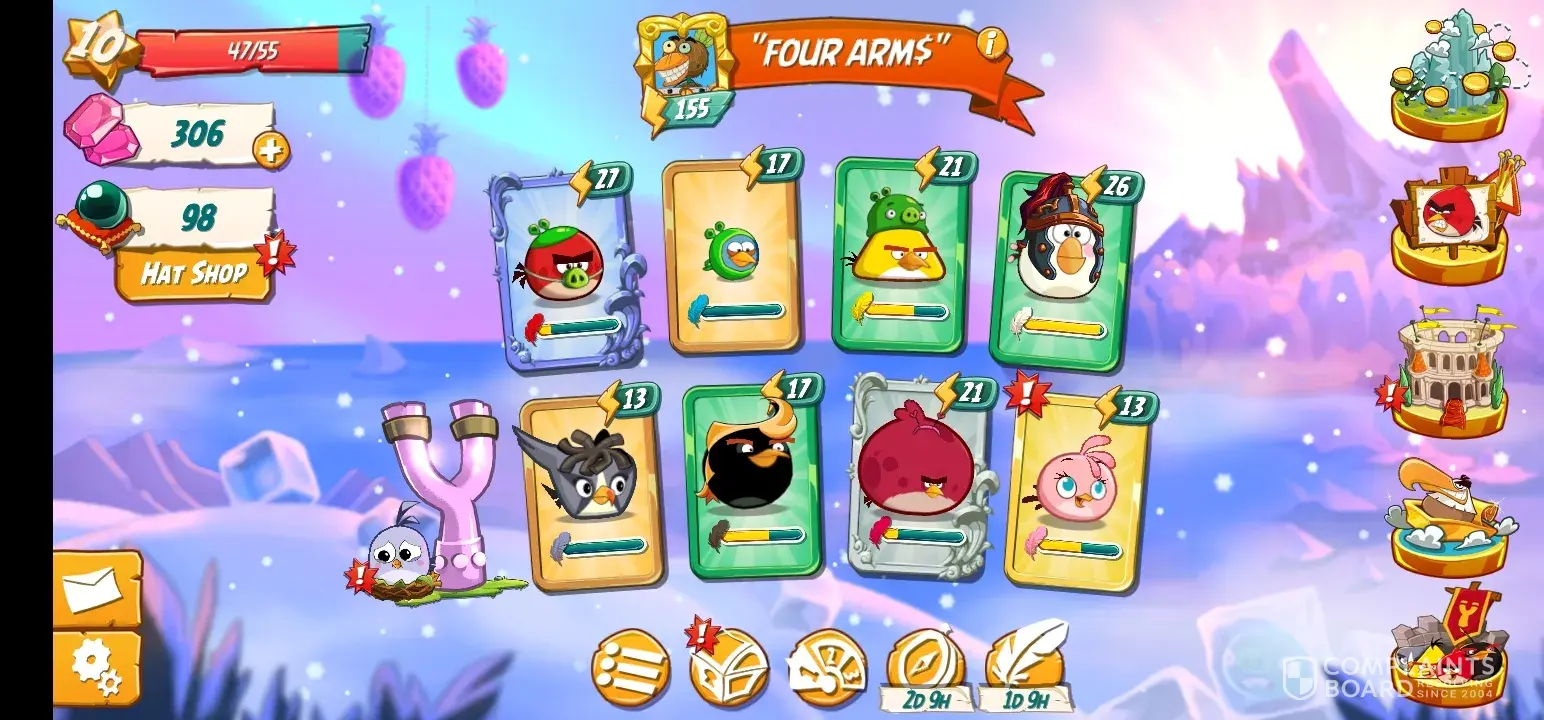Choose the Terence big red bird card
Viewport: 1544px width, 720px height.
[x=920, y=478]
